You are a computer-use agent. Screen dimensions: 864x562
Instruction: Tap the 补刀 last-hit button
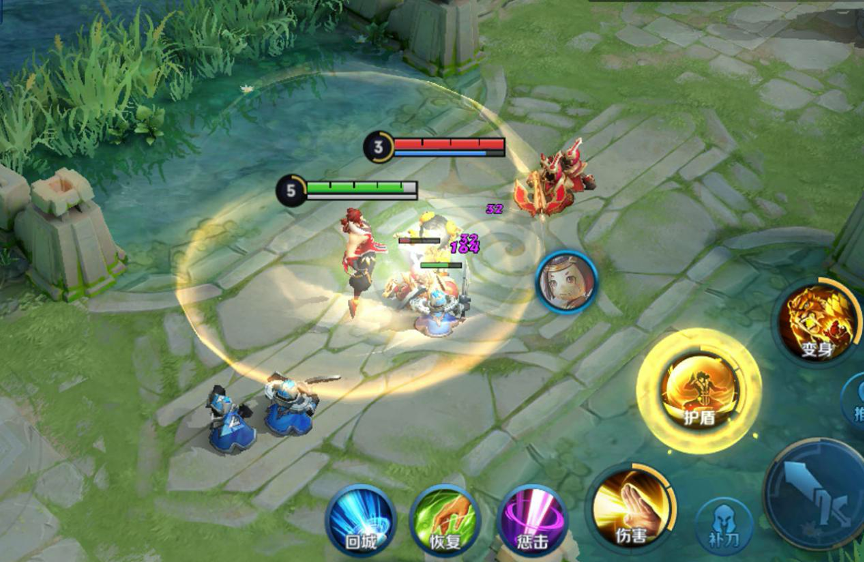724,524
